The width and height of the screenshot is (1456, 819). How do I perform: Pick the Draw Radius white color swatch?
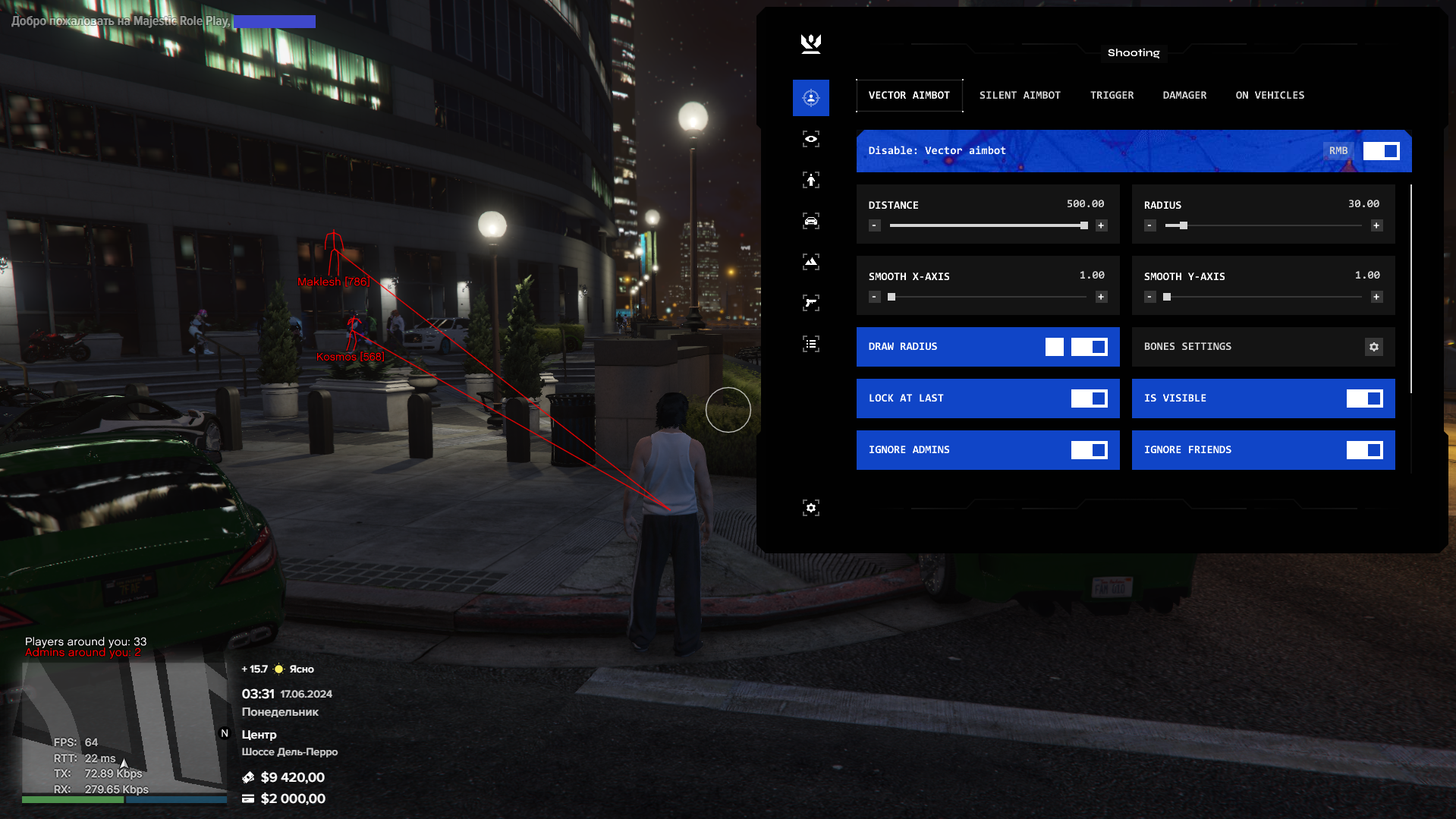click(1054, 347)
